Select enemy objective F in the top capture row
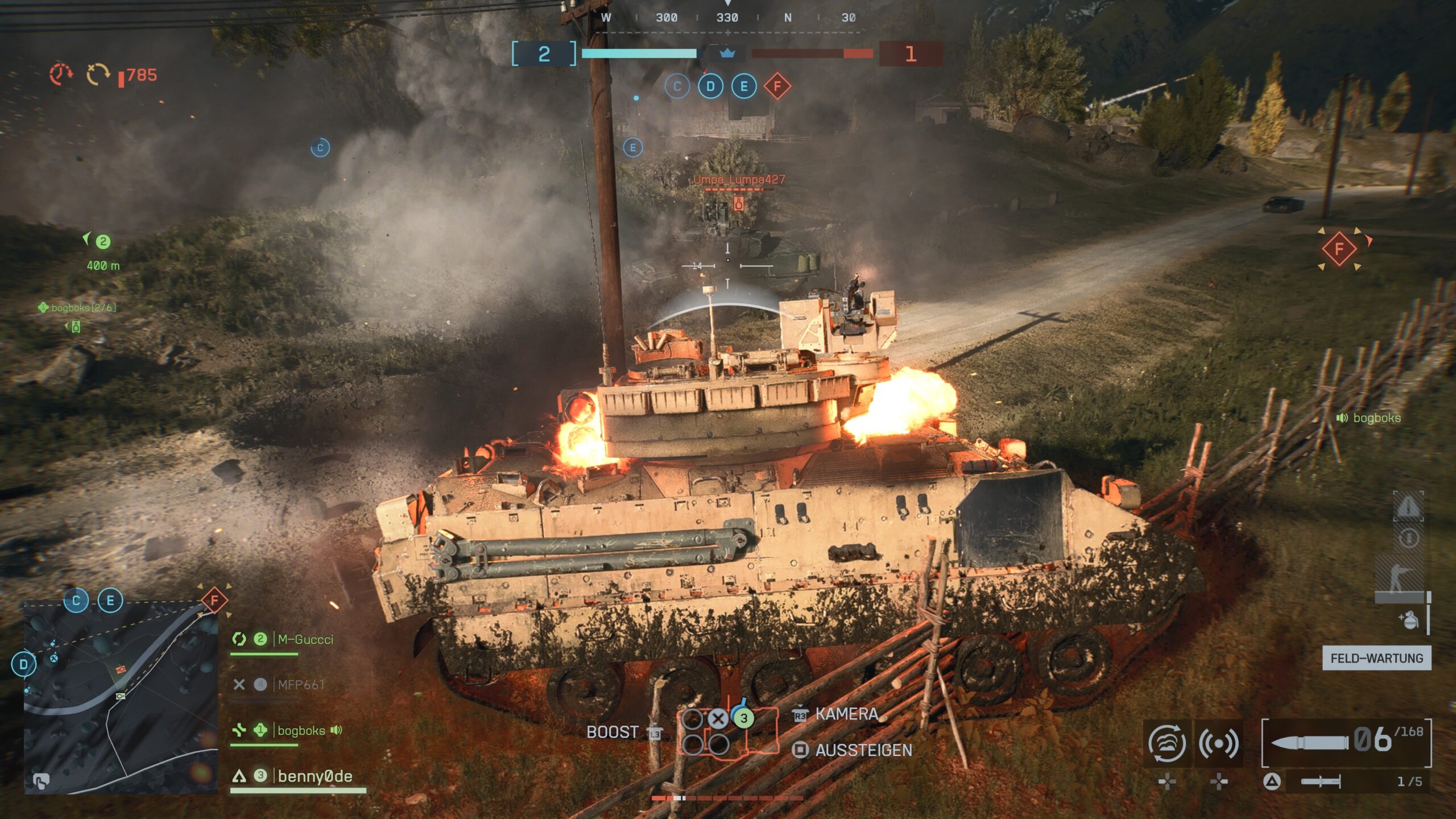Viewport: 1456px width, 819px height. [777, 86]
